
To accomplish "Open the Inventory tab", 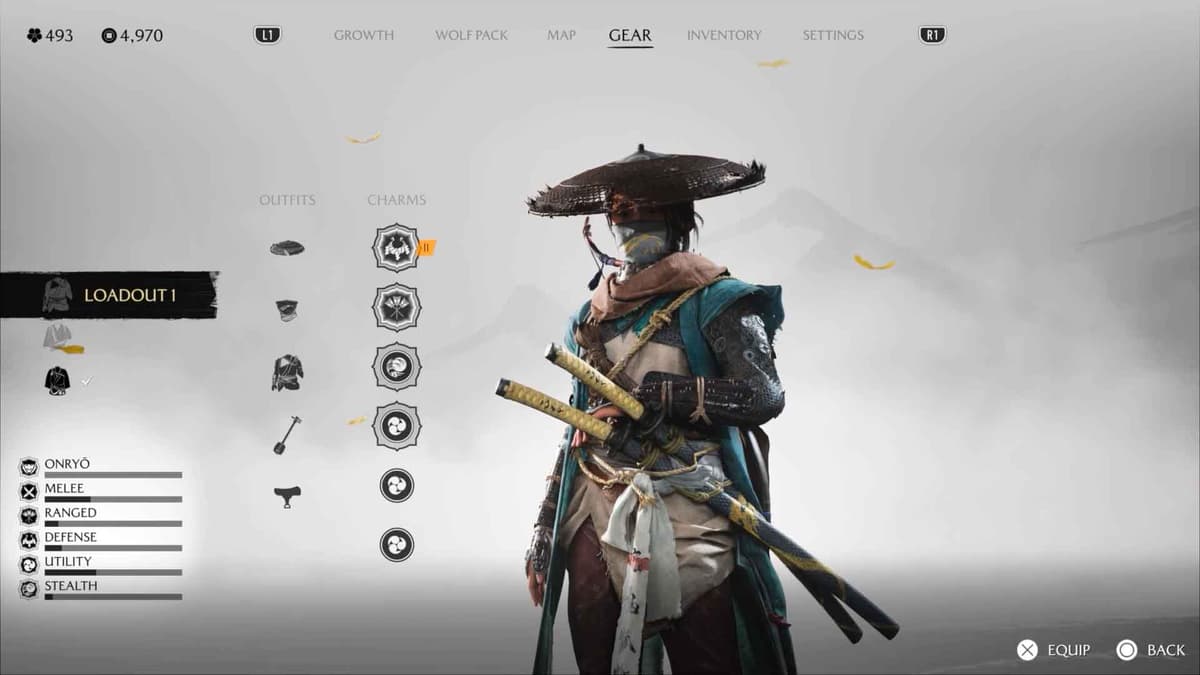I will coord(725,35).
